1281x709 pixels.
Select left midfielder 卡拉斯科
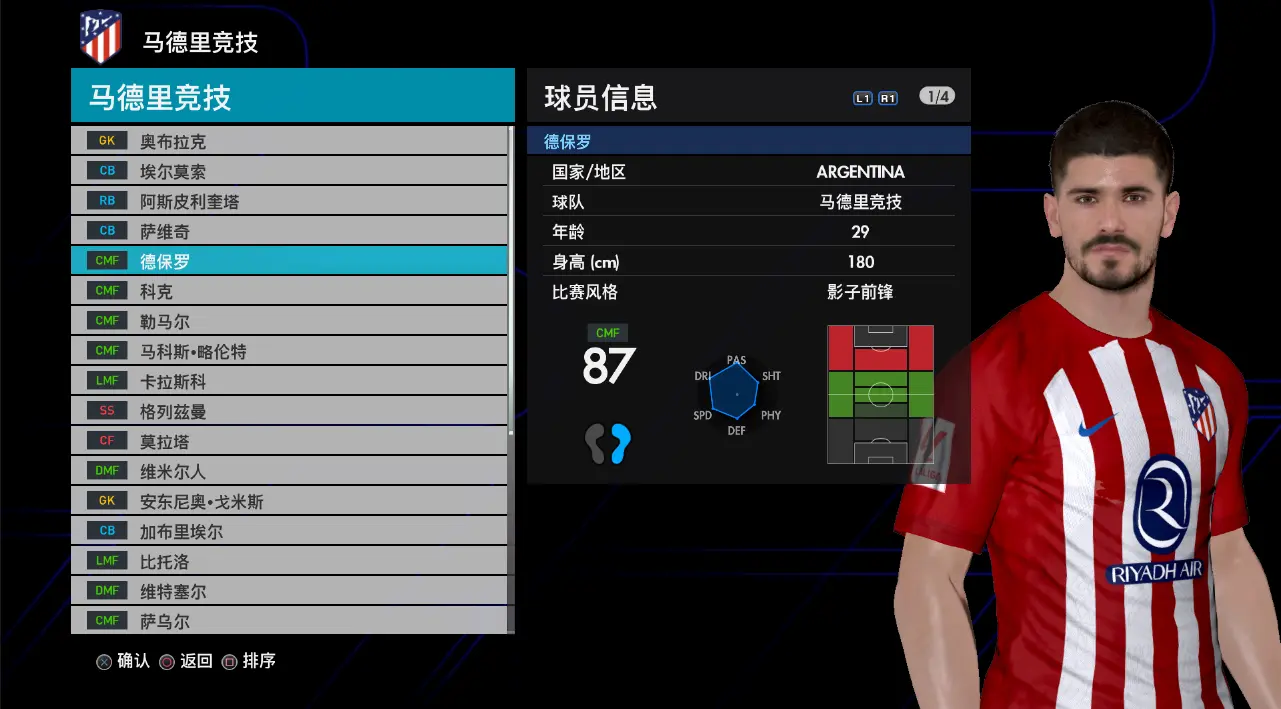(289, 381)
